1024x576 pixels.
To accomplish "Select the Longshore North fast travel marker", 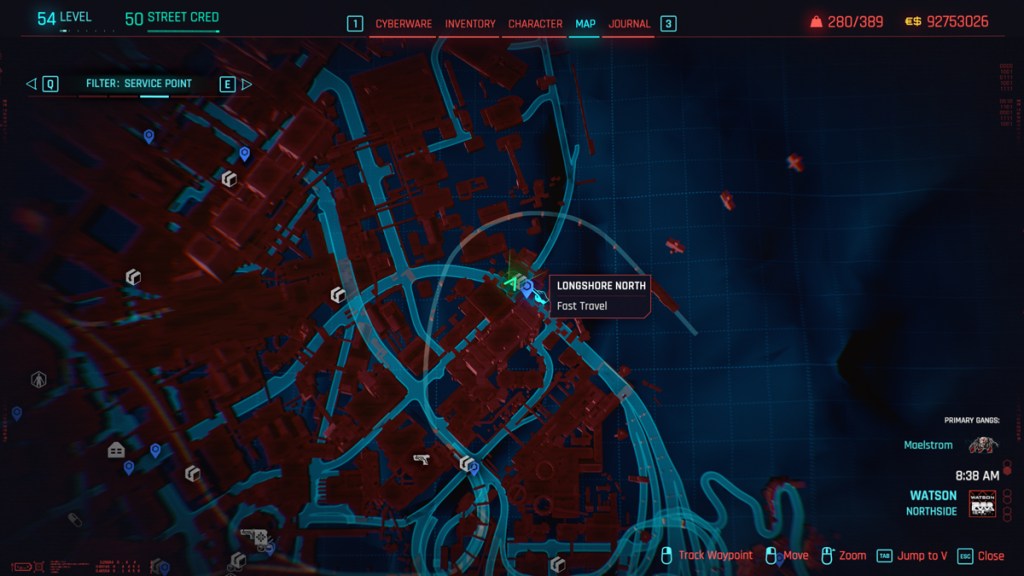I will point(527,287).
